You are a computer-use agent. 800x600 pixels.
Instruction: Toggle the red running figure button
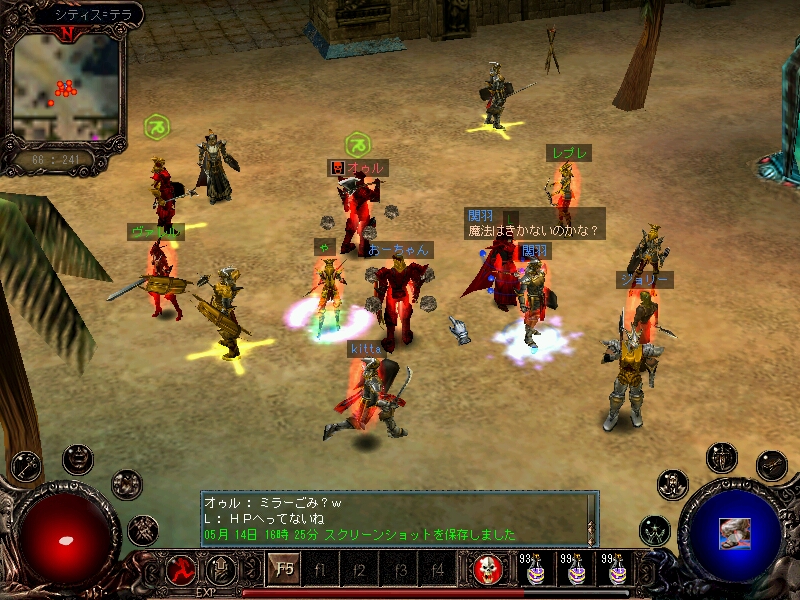point(183,571)
